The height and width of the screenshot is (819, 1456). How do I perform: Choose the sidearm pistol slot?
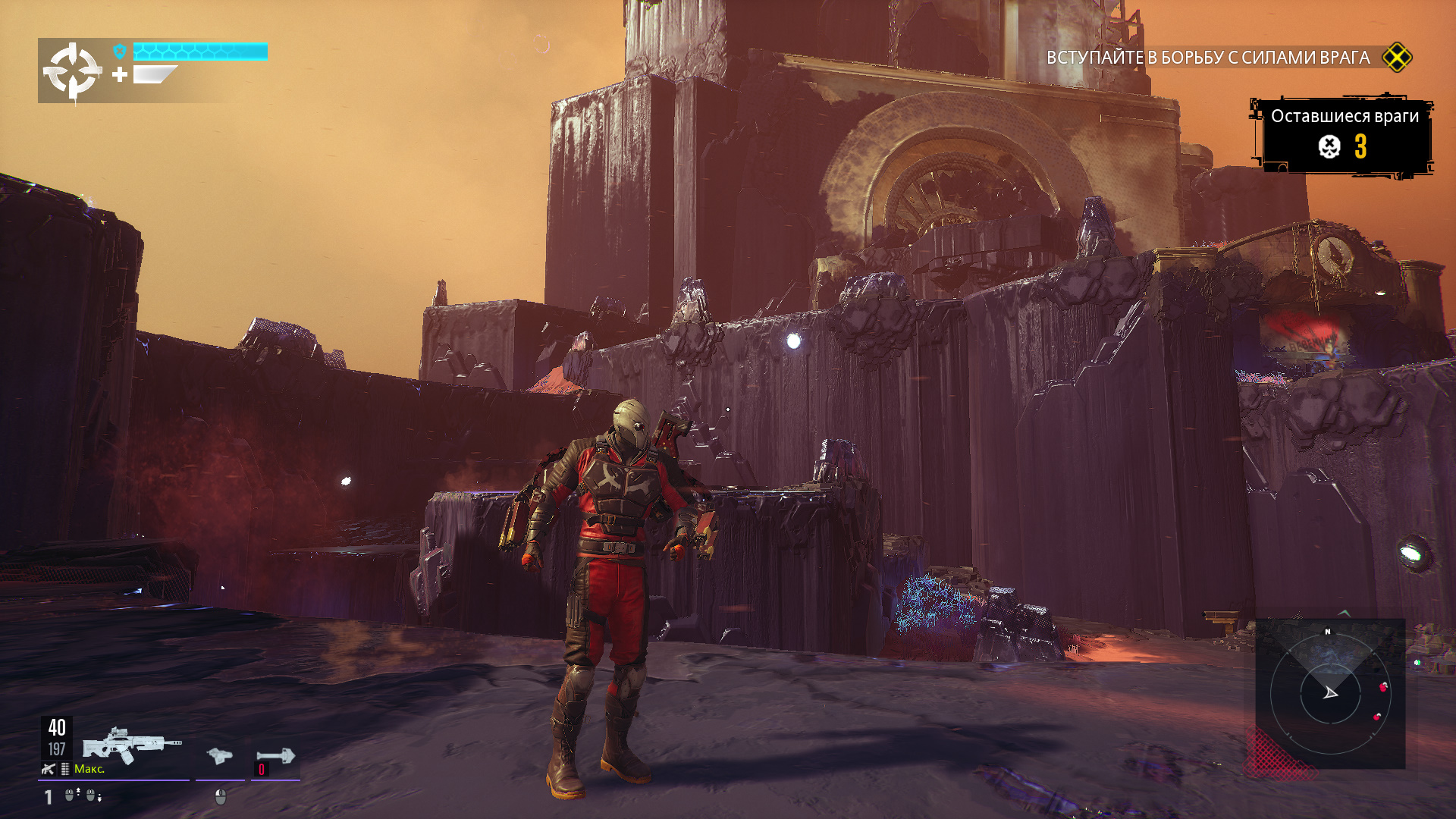point(219,755)
